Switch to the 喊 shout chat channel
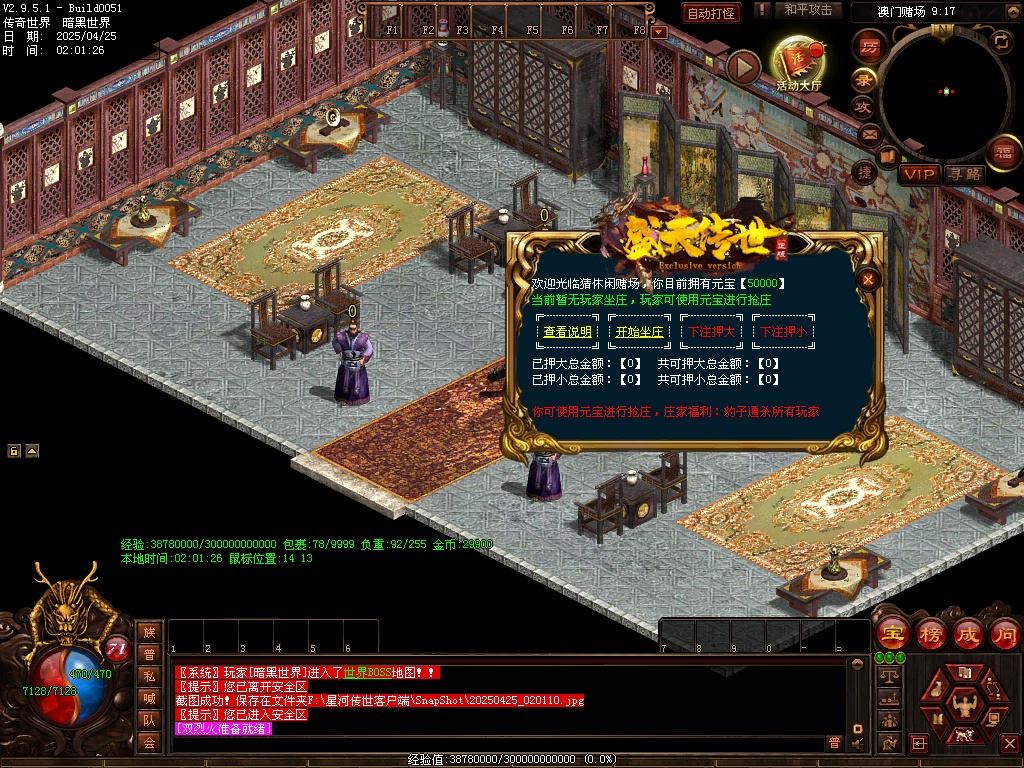This screenshot has height=768, width=1024. click(x=149, y=697)
